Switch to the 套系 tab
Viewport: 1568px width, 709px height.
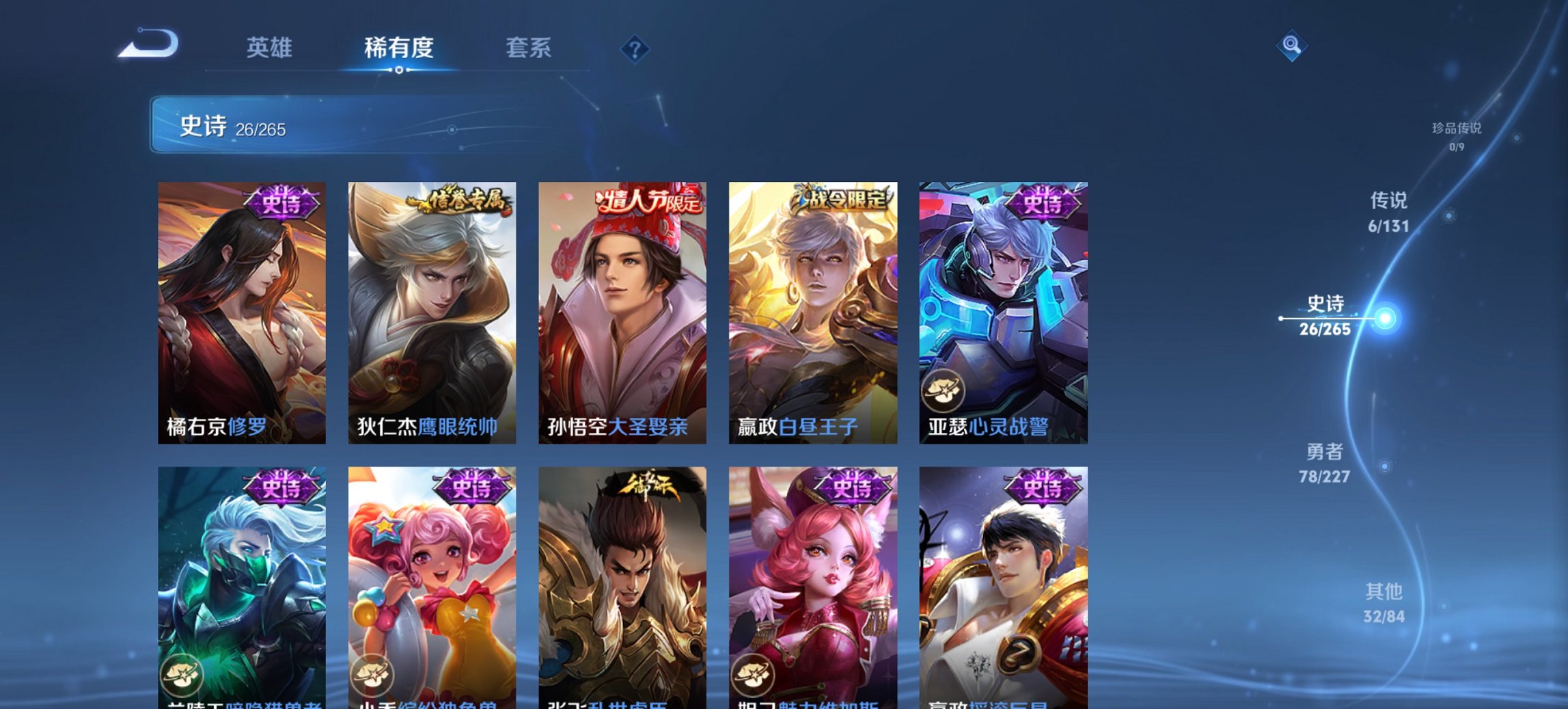(x=529, y=49)
